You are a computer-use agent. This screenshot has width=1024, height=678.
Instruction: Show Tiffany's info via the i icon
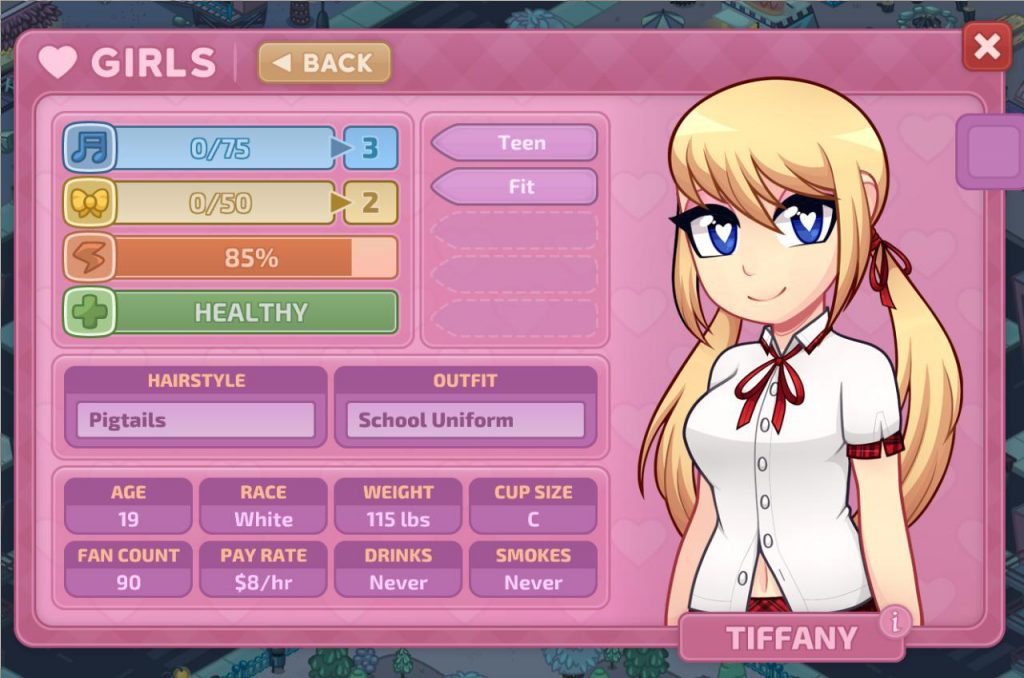coord(894,622)
